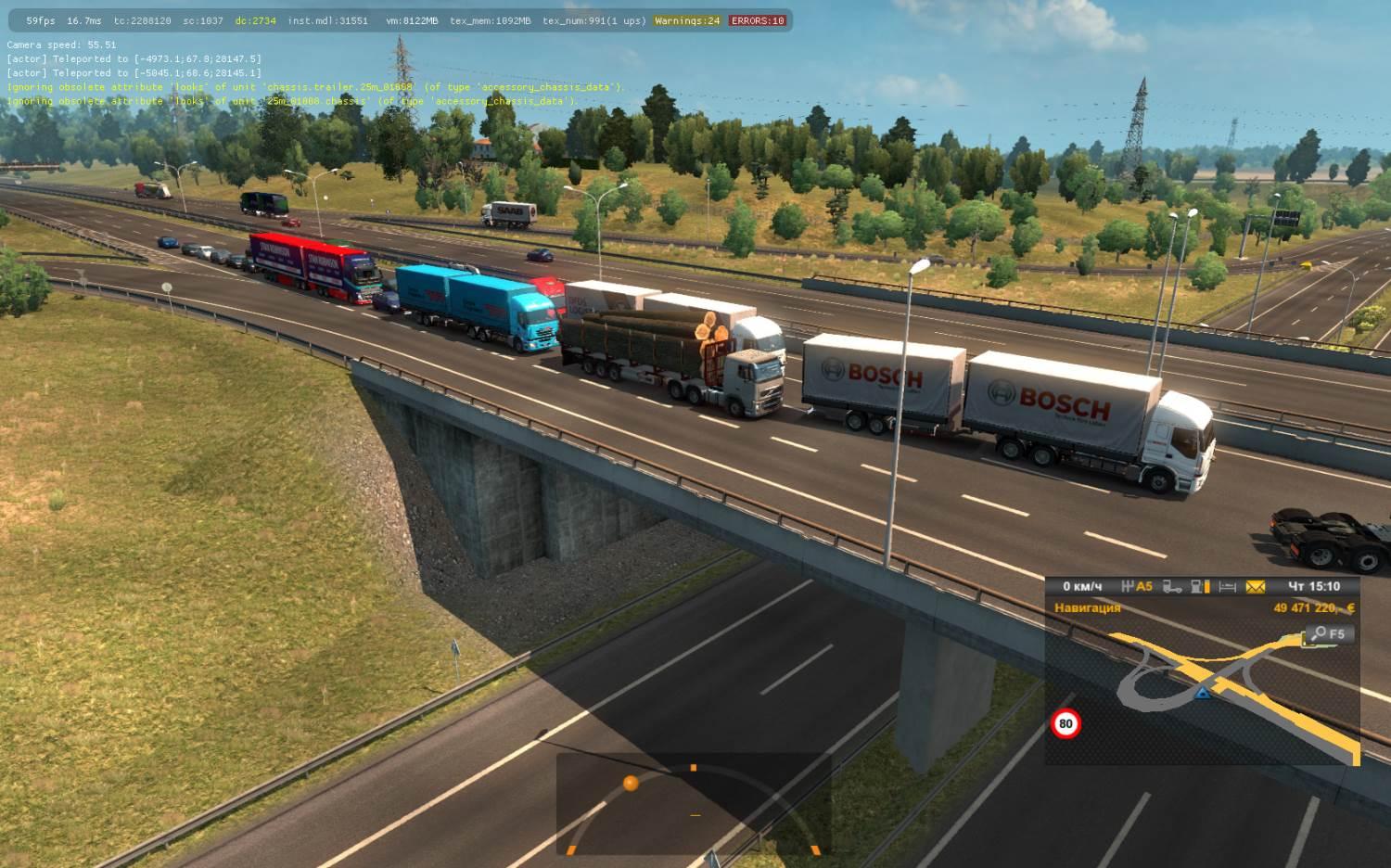
Task: Click the blue player arrow on minimap
Action: [x=1203, y=693]
